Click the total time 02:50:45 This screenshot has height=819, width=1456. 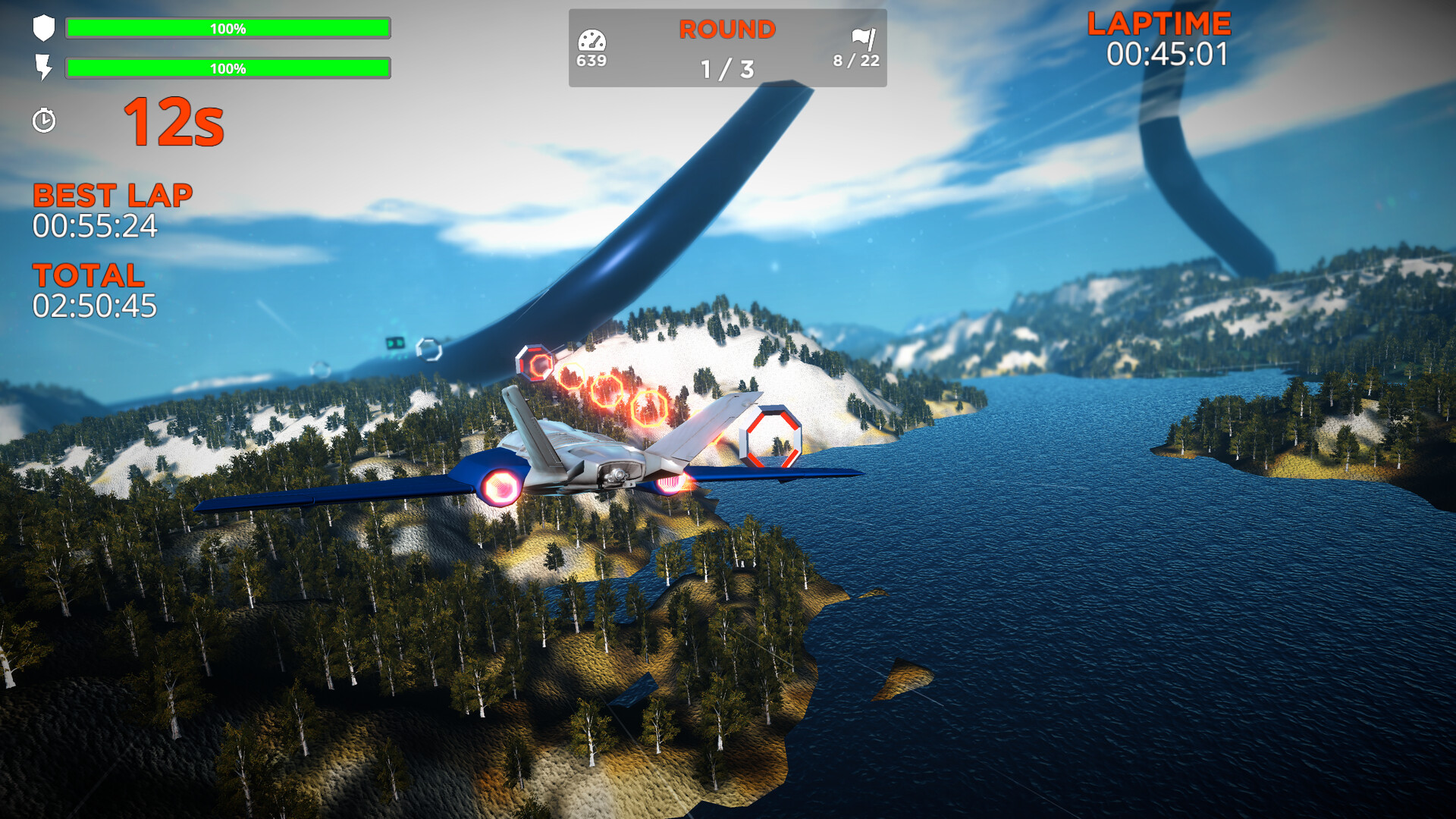(x=95, y=306)
